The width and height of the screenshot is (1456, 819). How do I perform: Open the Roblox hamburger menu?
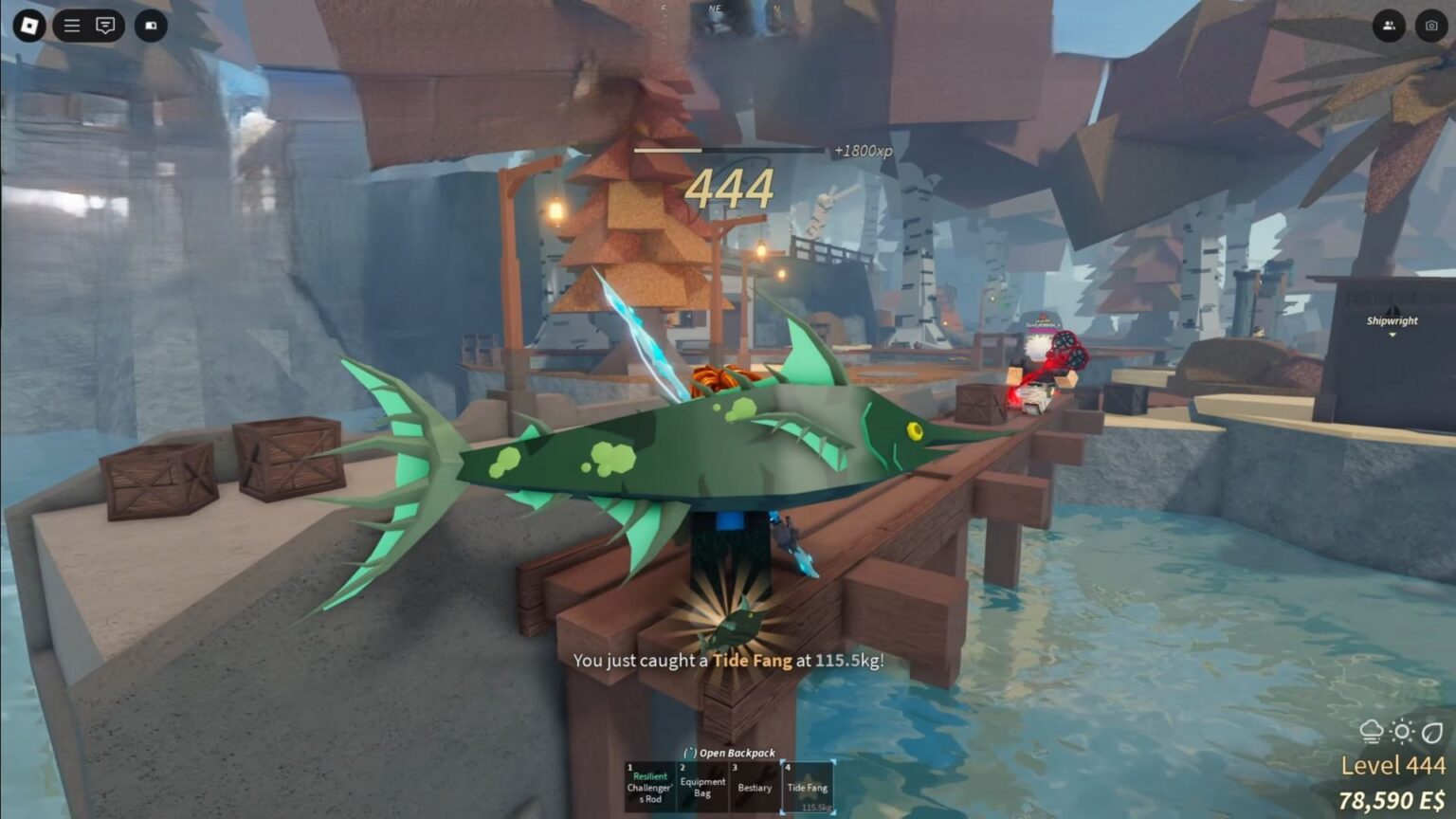point(71,25)
